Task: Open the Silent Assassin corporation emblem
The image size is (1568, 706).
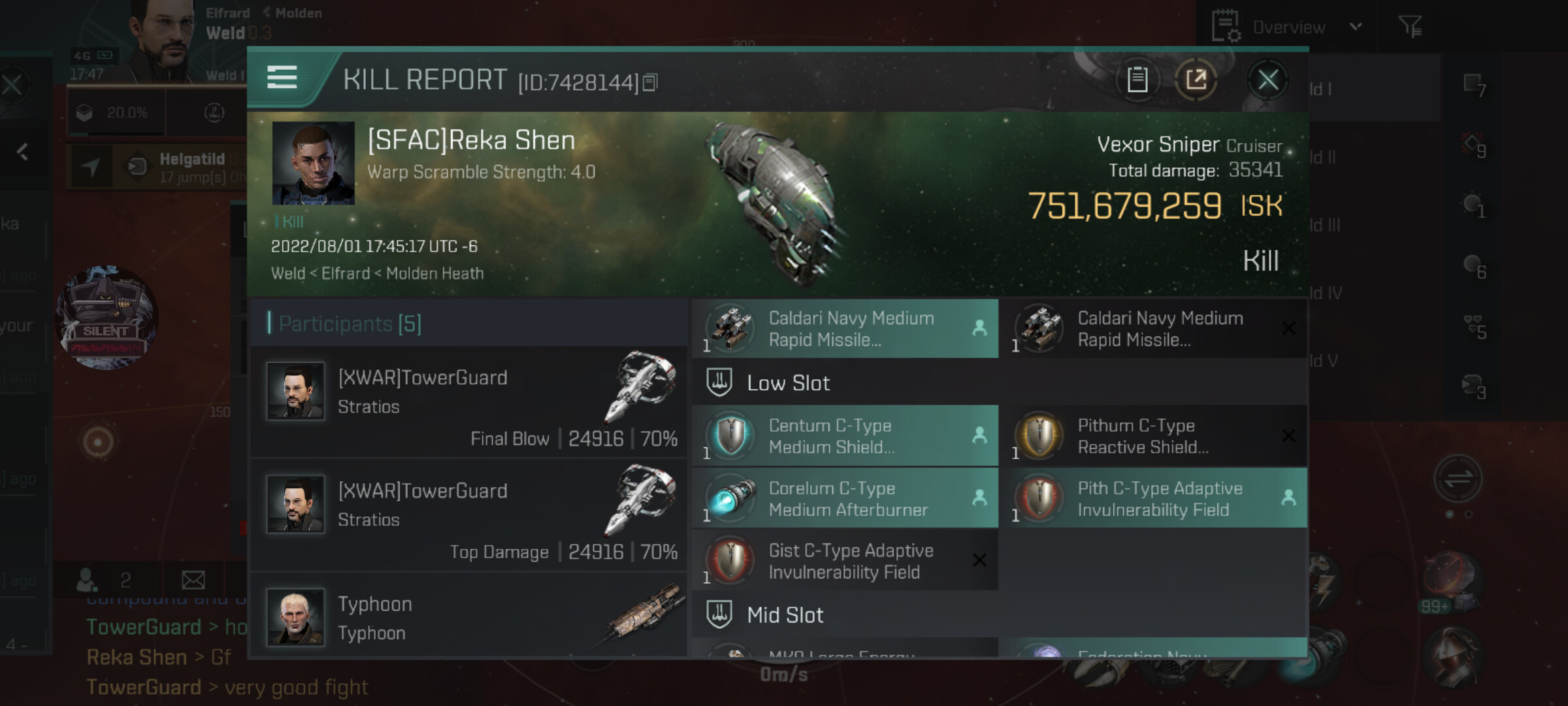Action: pyautogui.click(x=107, y=318)
